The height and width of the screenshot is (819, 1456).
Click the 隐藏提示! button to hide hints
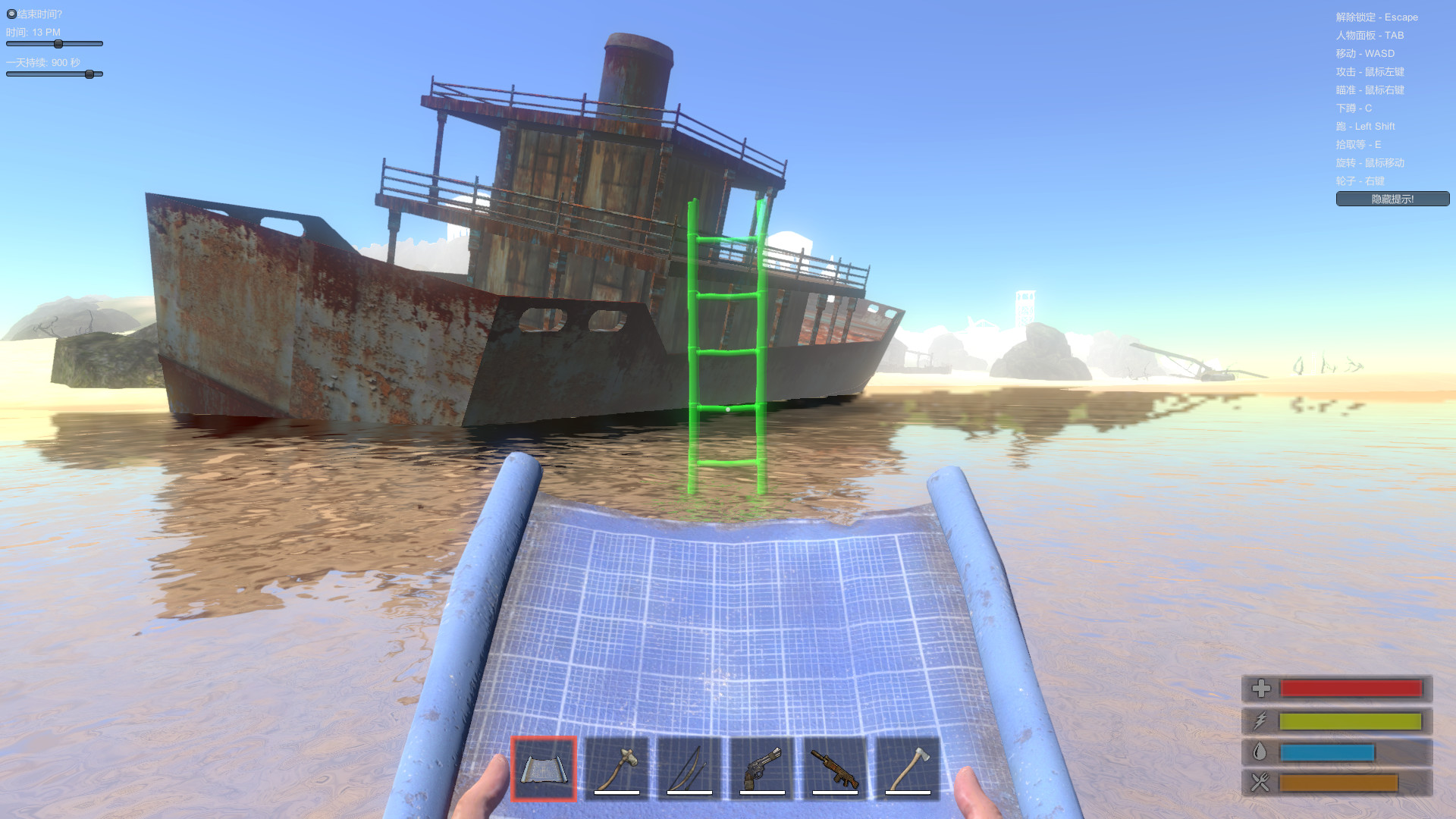point(1392,199)
